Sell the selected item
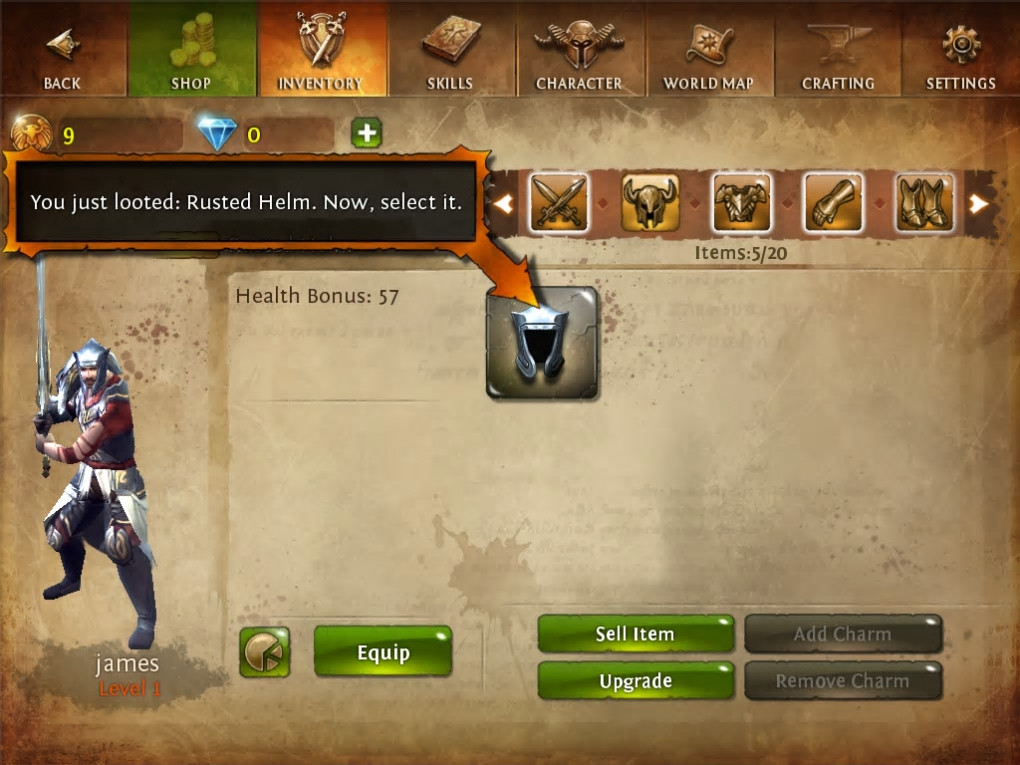The width and height of the screenshot is (1020, 765). coord(636,634)
